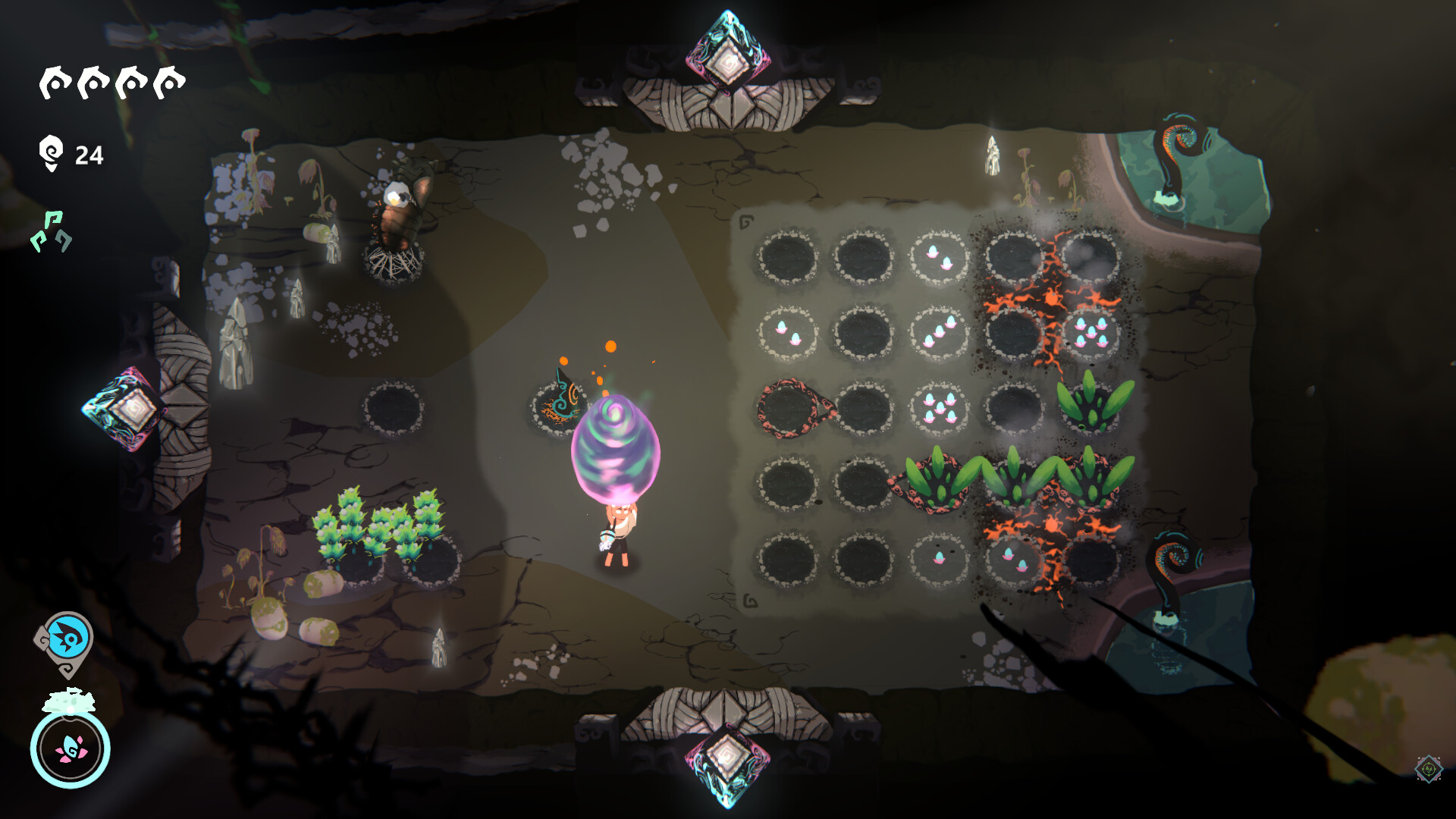
Task: Open the diamond emblem in the corner
Action: (1428, 769)
